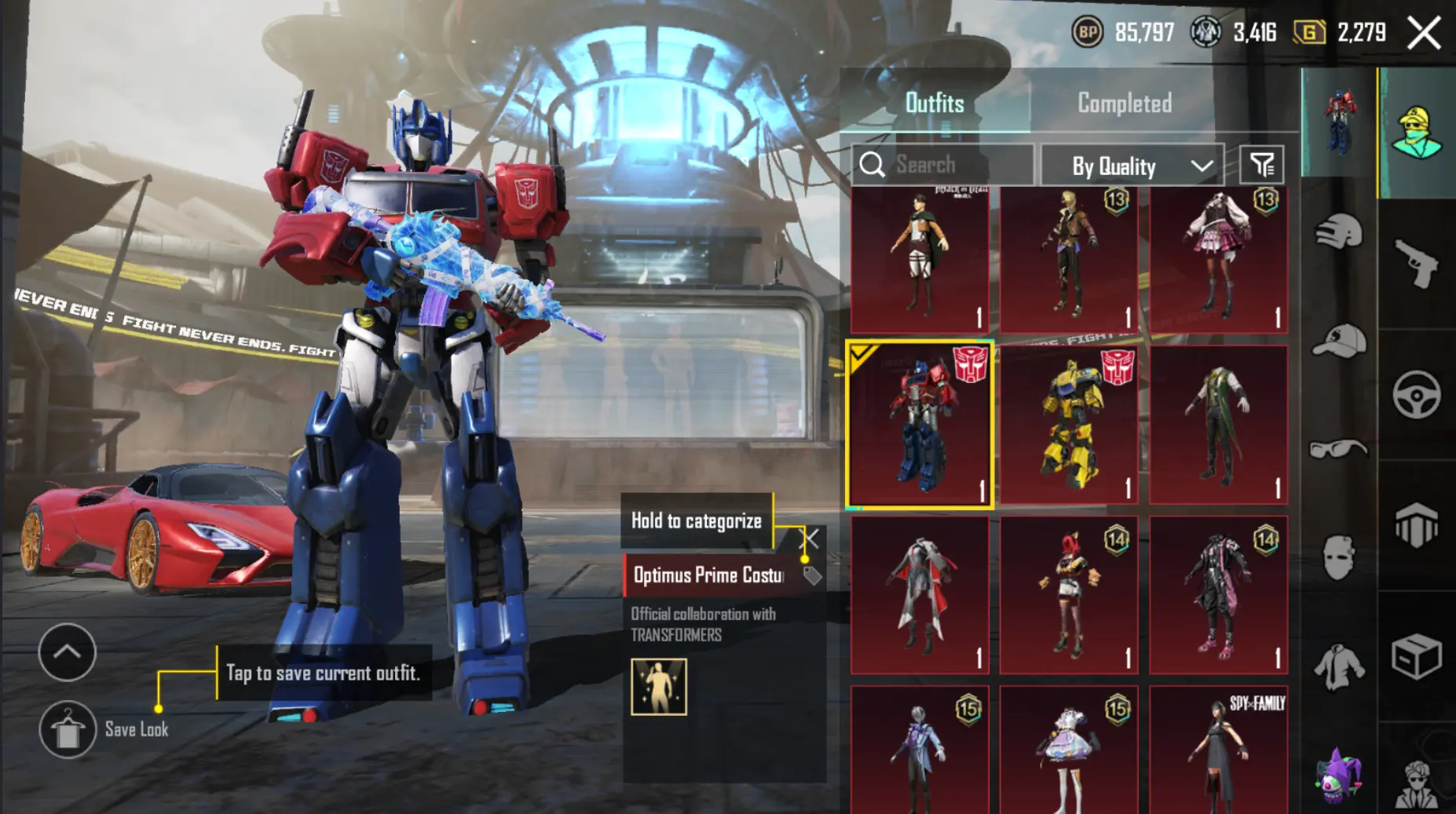
Task: Select the Attack on Titan outfit tile
Action: coord(920,259)
